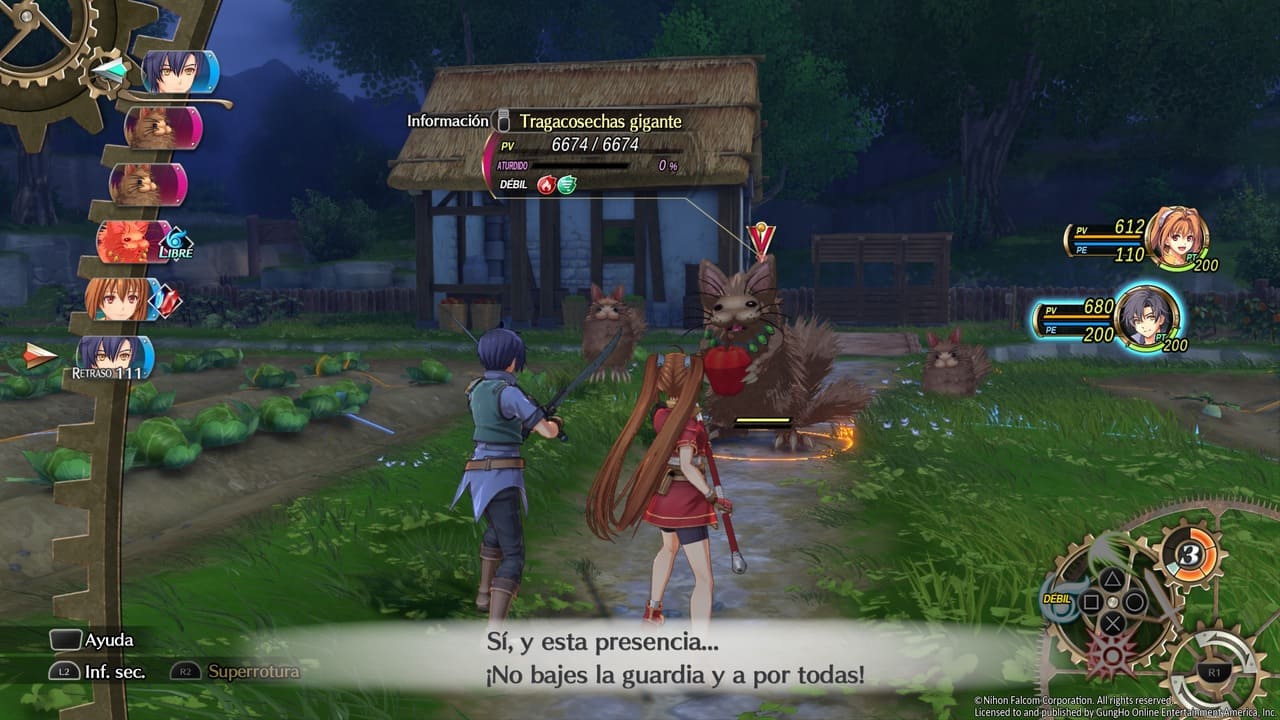Select Estelle's portrait in the turn order
This screenshot has width=1280, height=720.
(120, 299)
